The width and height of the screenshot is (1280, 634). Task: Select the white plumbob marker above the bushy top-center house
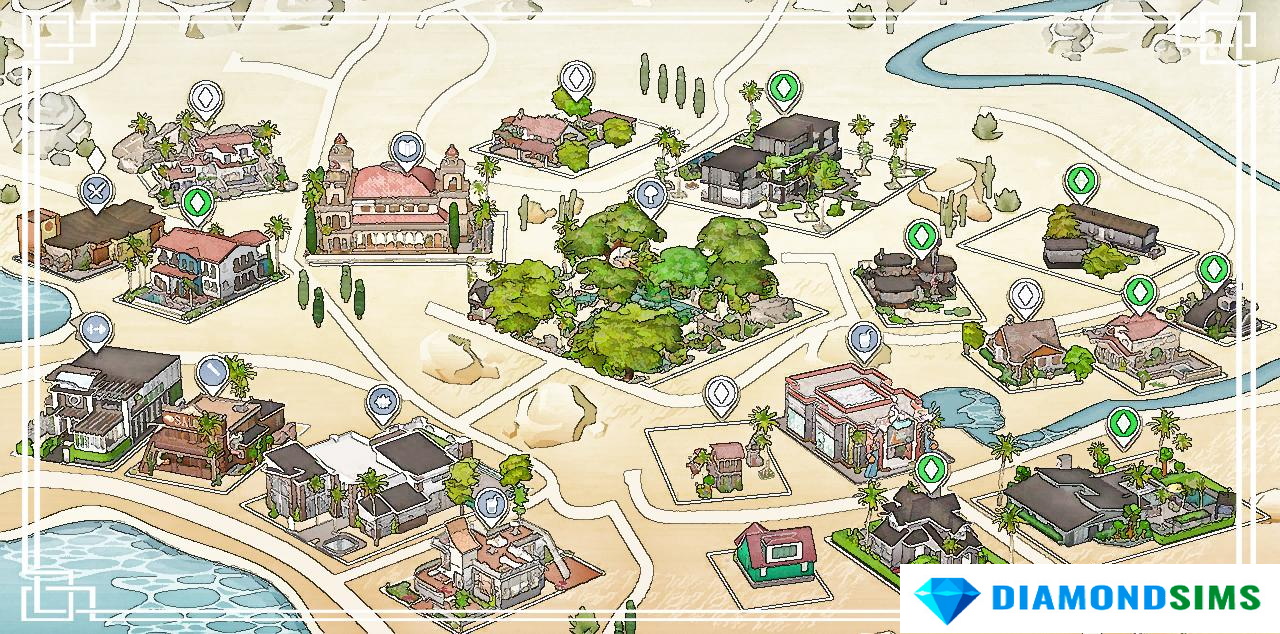coord(576,78)
